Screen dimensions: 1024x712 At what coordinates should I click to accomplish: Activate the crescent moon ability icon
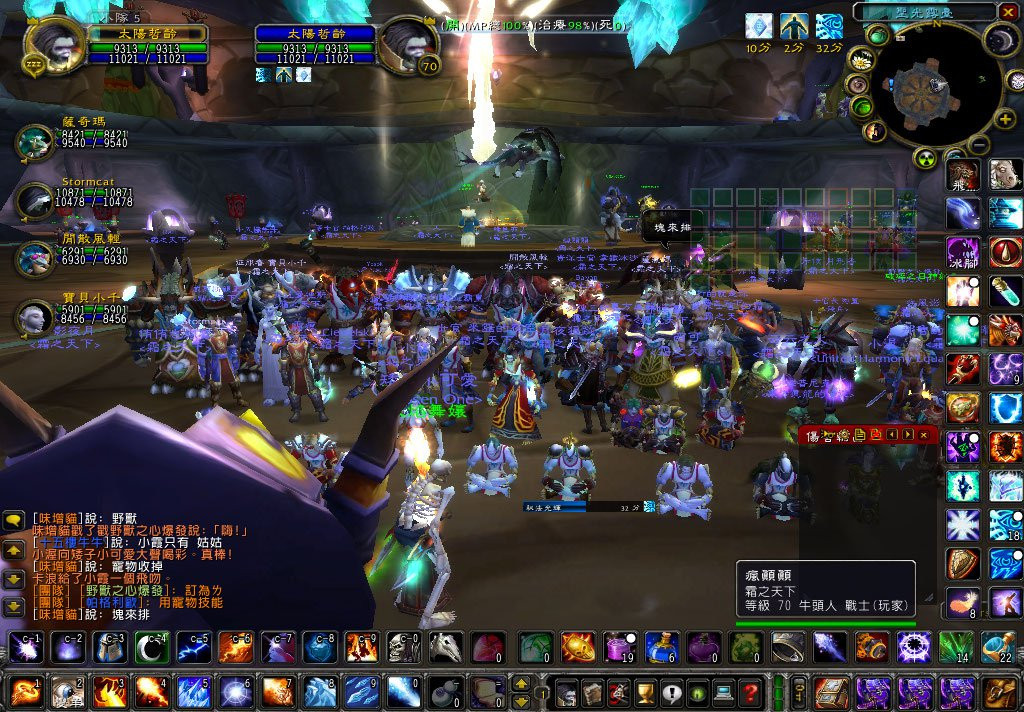[152, 648]
